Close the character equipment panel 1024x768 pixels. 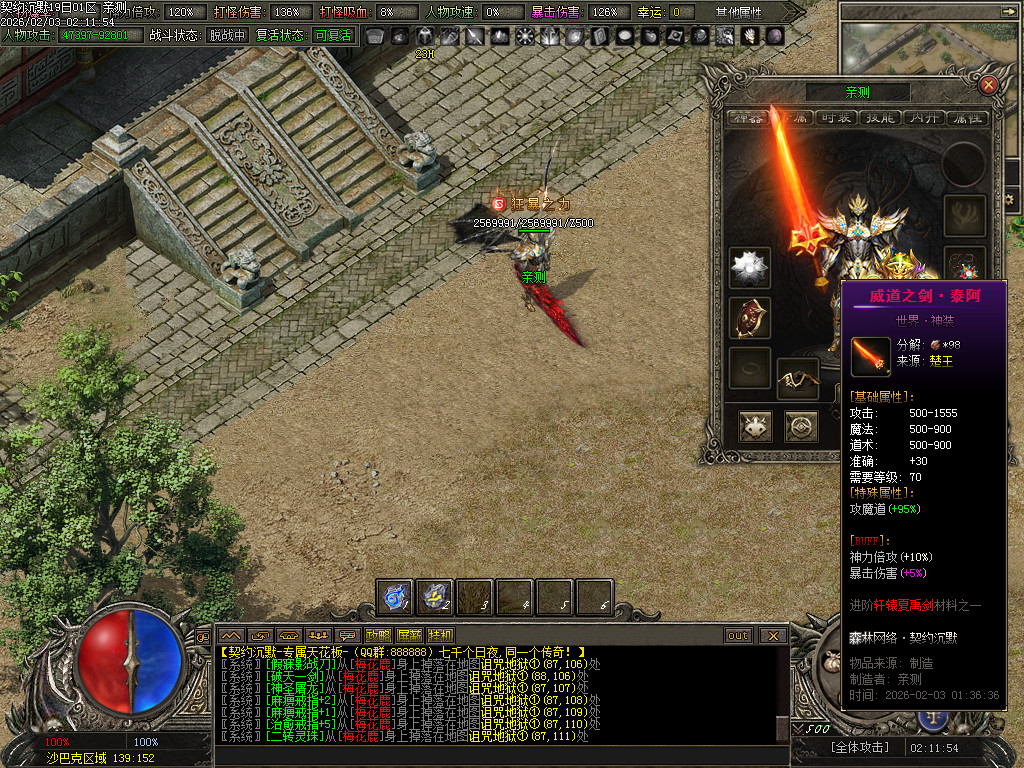tap(988, 85)
